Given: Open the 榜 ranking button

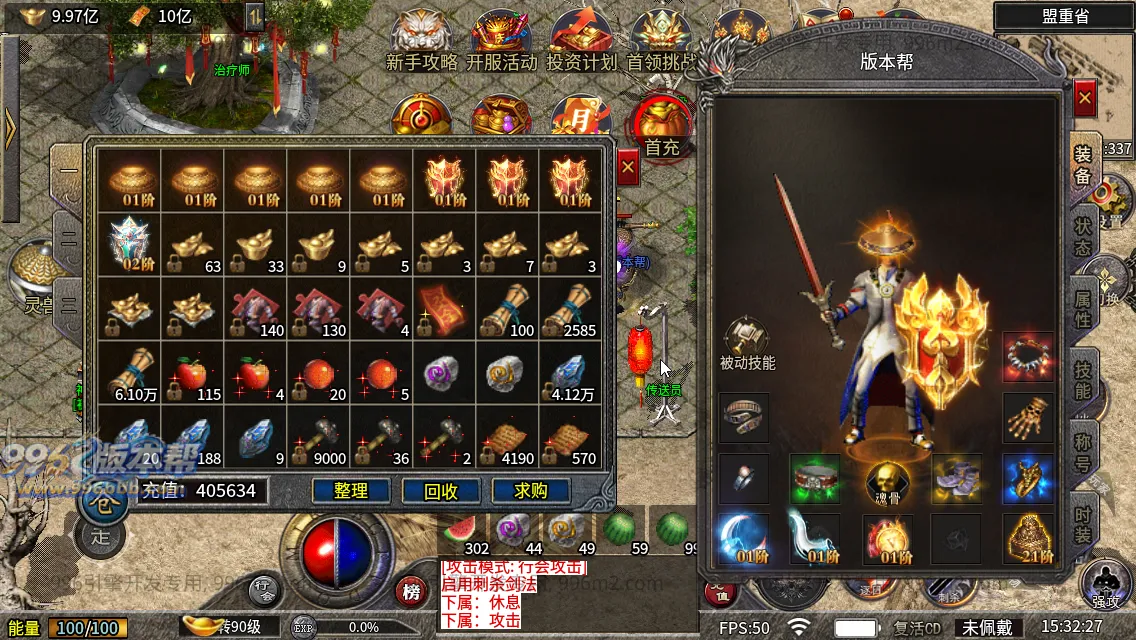Looking at the screenshot, I should tap(410, 592).
